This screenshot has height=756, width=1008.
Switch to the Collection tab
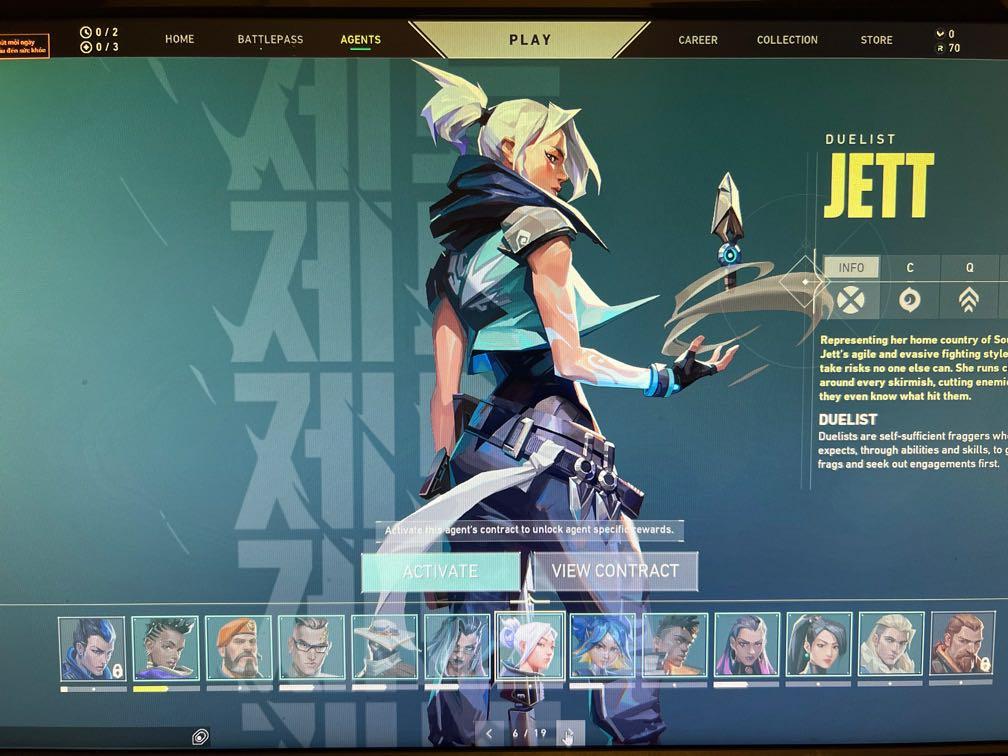(x=787, y=40)
